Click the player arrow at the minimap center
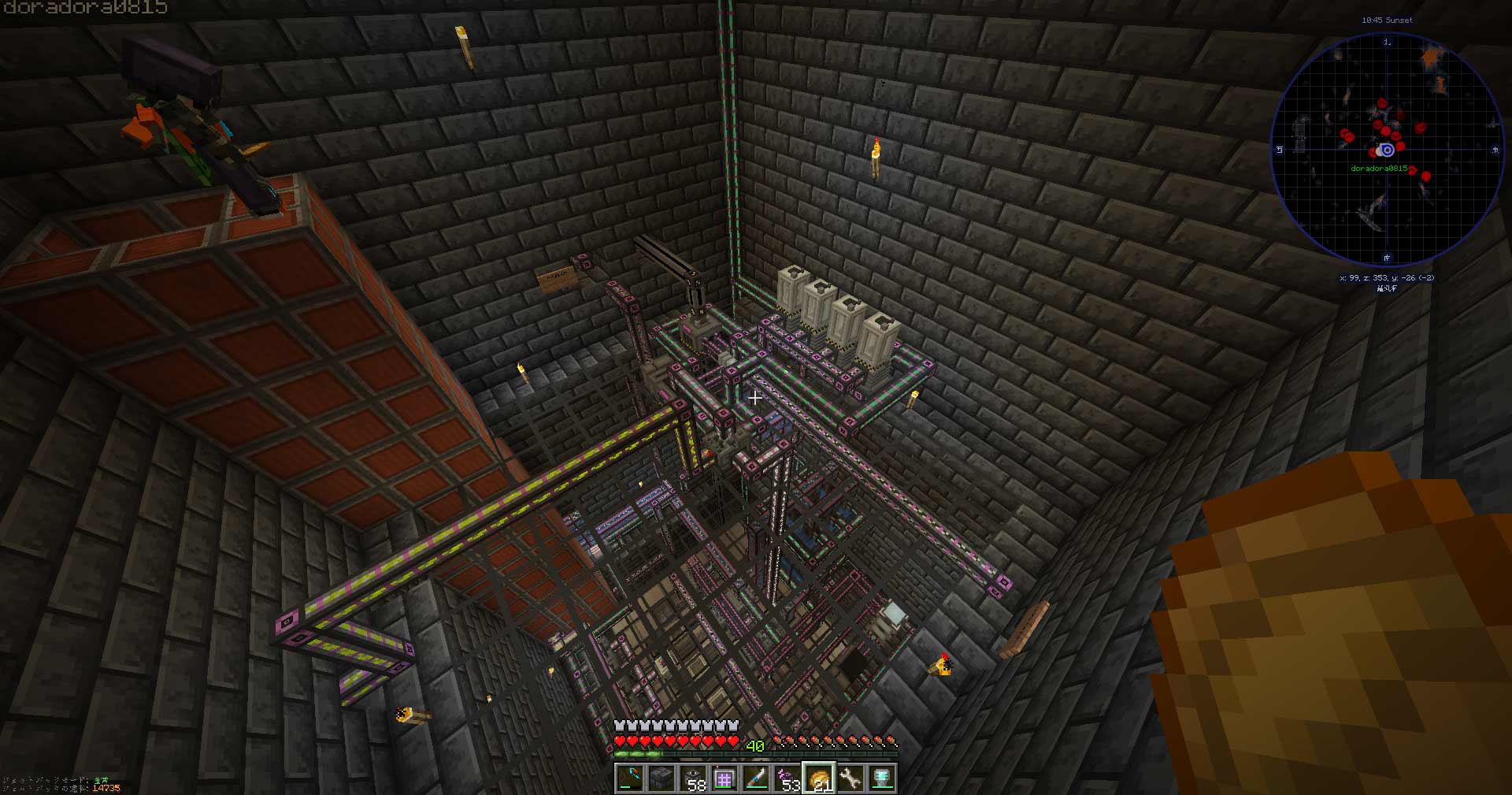Viewport: 1512px width, 795px height. [x=1386, y=150]
